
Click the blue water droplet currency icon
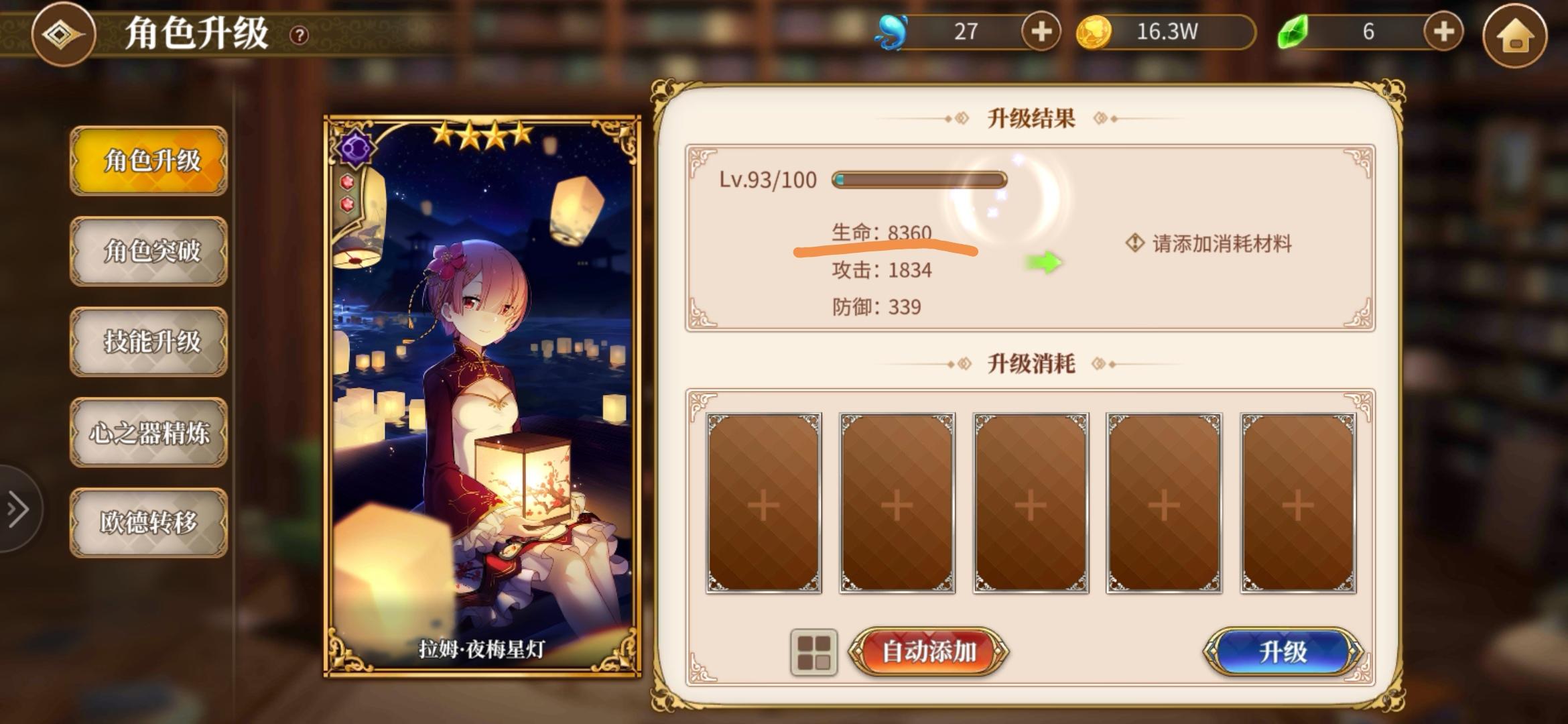tap(890, 31)
